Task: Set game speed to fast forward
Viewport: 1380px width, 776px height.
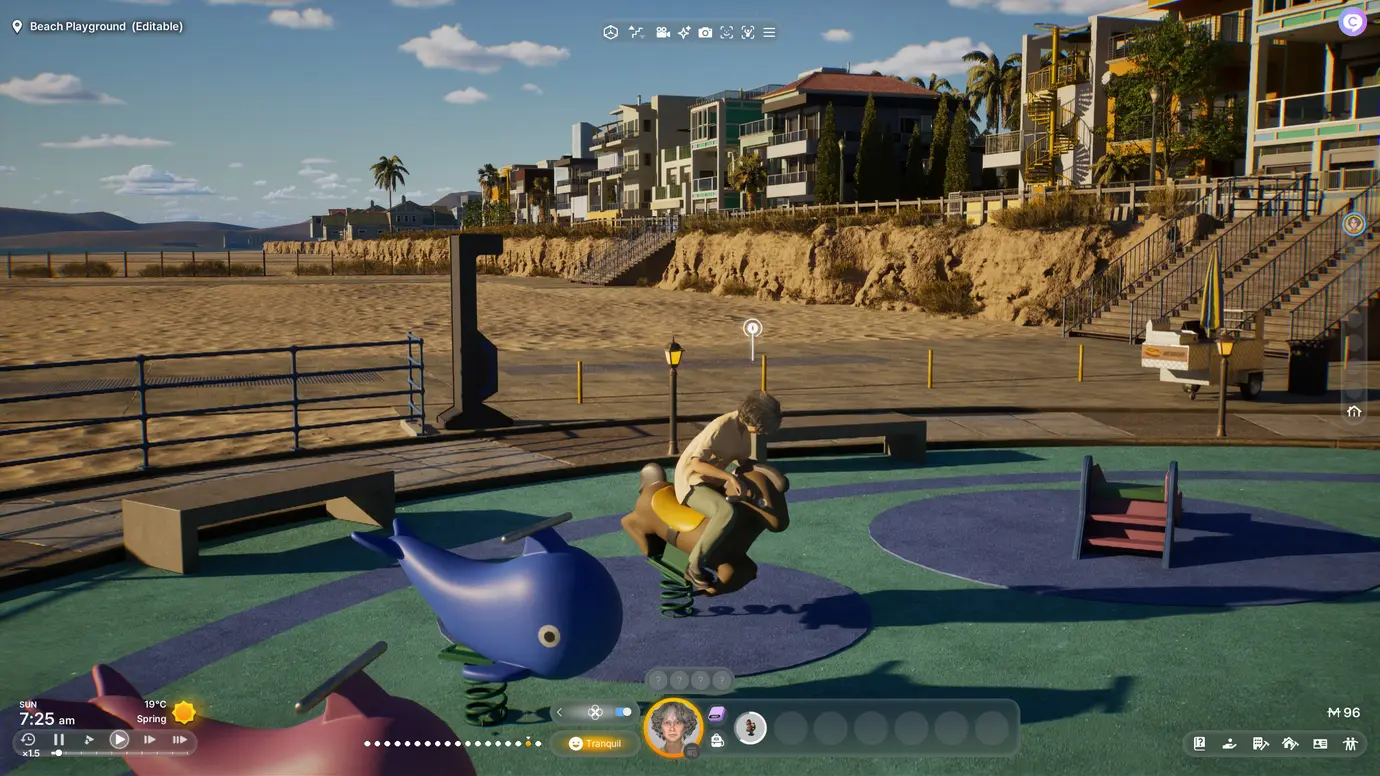Action: [x=149, y=740]
